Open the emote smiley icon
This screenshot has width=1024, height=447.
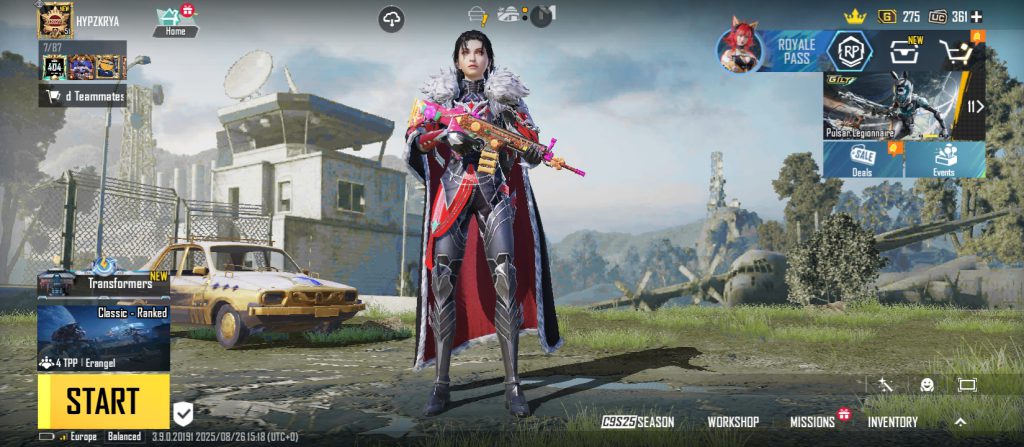point(927,384)
